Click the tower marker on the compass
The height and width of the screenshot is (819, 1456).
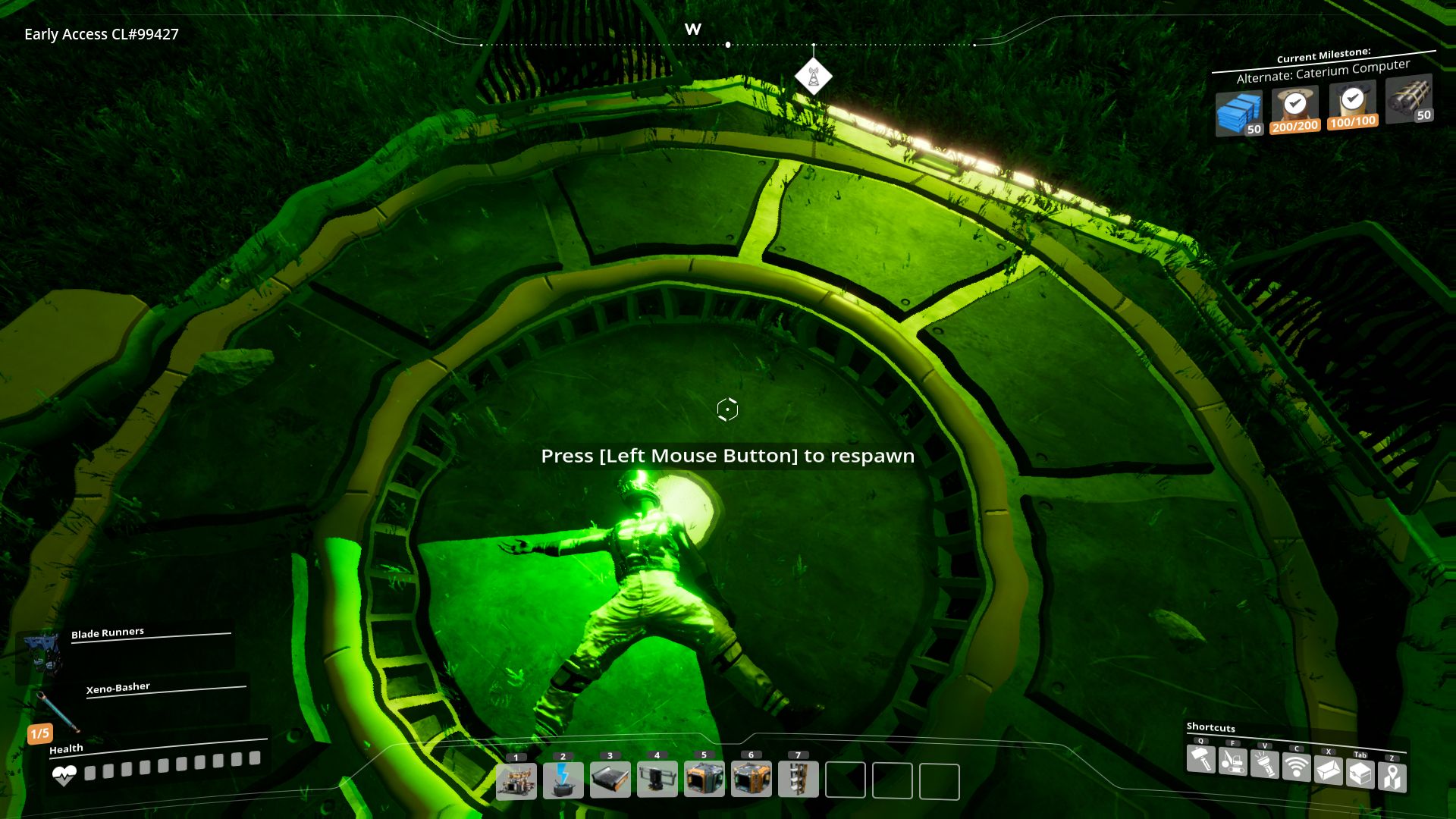coord(813,77)
